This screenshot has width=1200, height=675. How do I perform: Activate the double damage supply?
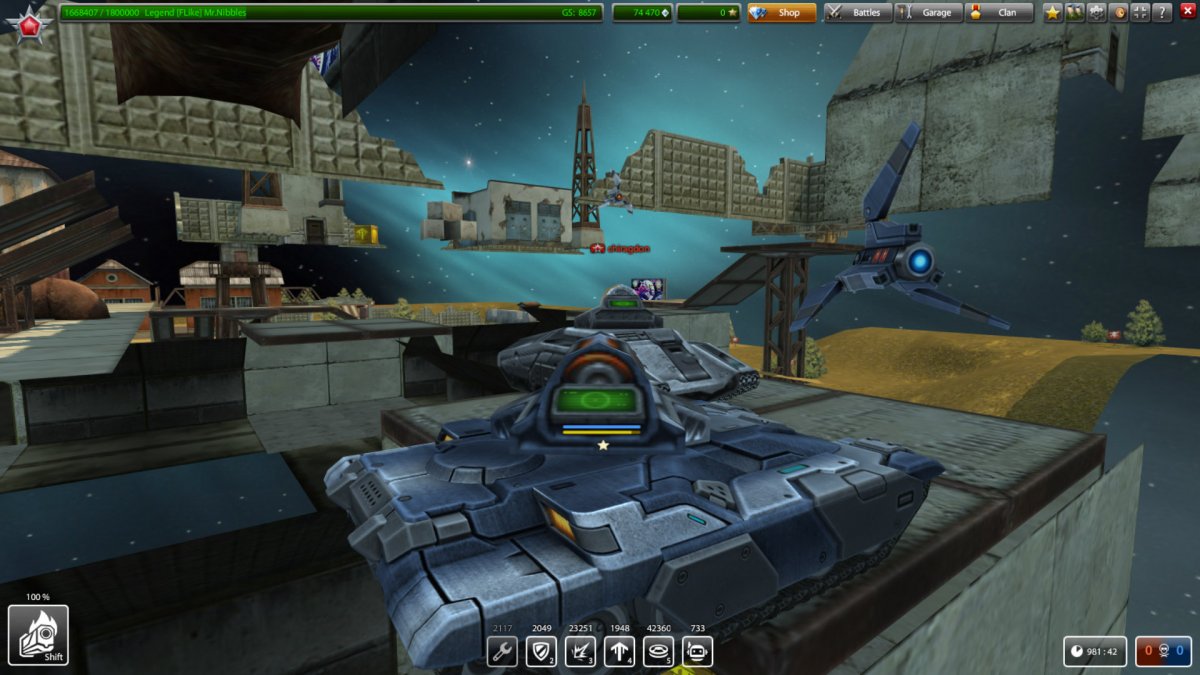pos(580,652)
